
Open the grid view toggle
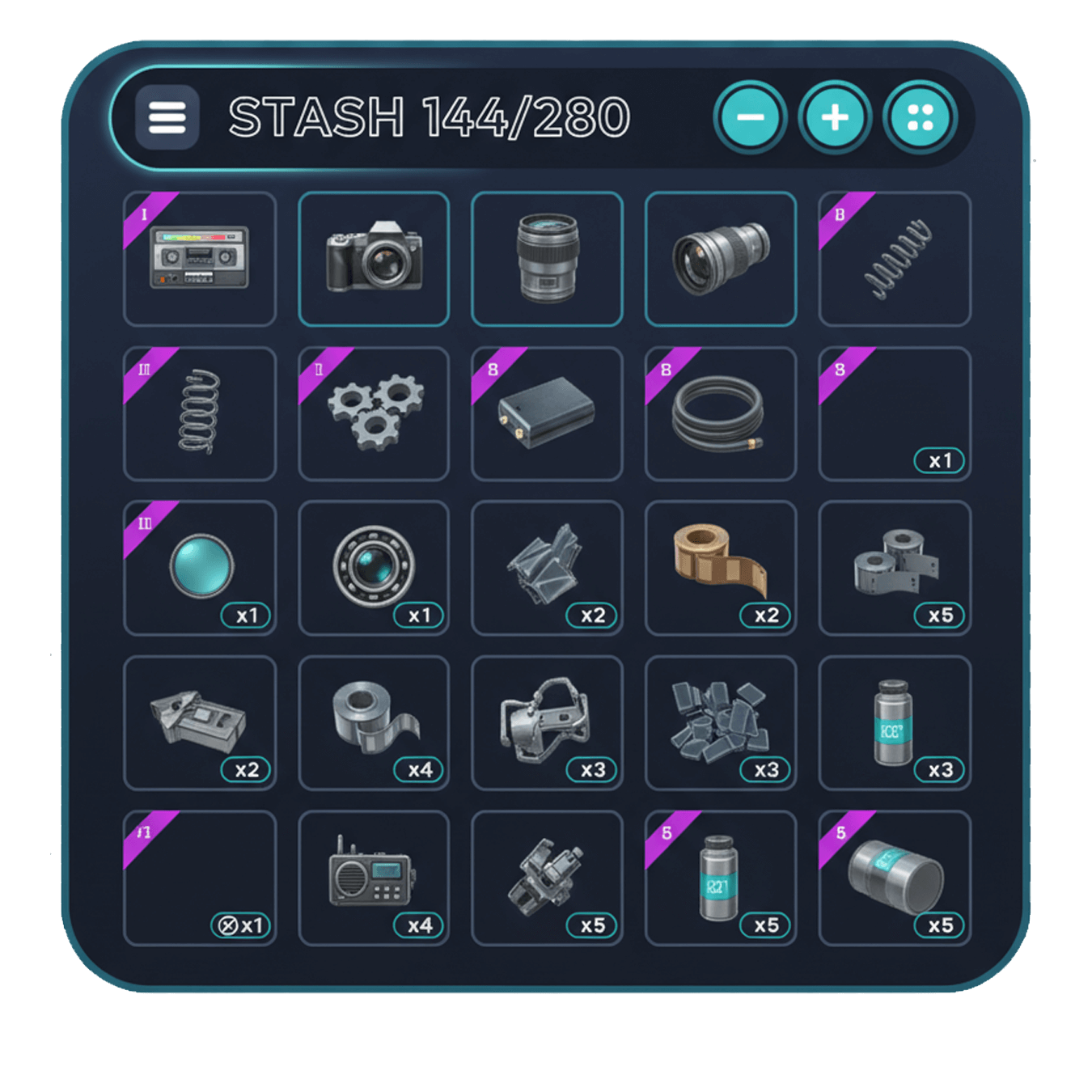coord(922,116)
